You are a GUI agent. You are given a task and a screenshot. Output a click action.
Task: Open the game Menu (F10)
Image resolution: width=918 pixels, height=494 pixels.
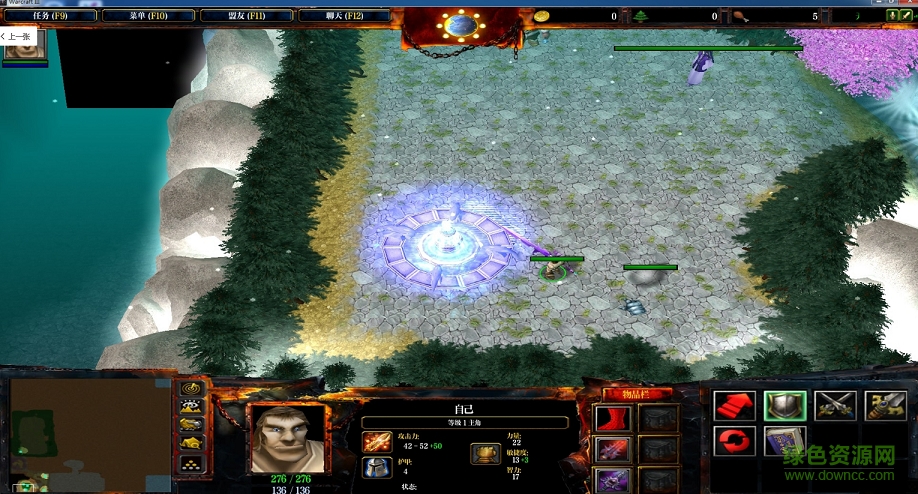[147, 16]
